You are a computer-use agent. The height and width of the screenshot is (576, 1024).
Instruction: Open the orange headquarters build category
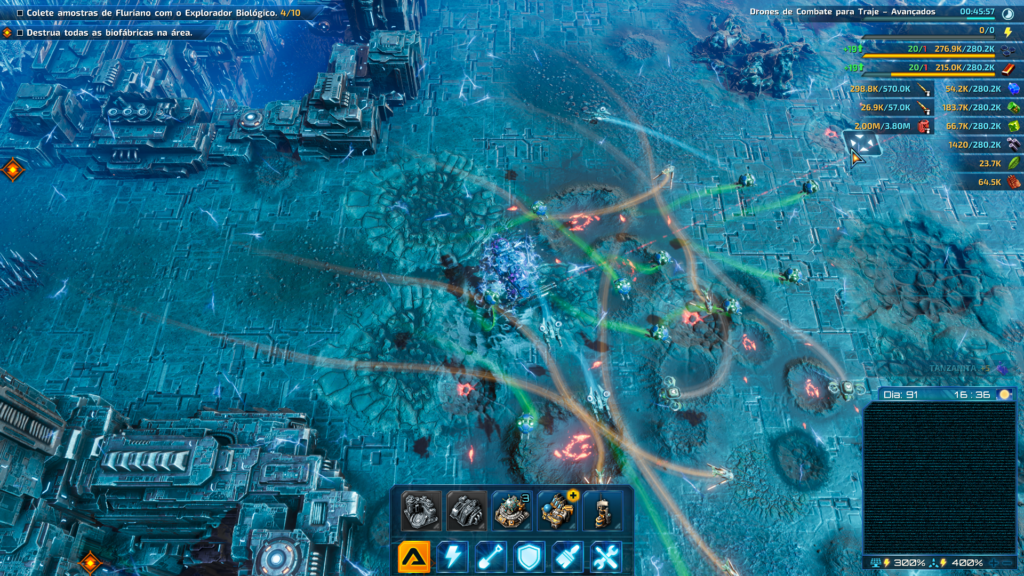pos(414,556)
